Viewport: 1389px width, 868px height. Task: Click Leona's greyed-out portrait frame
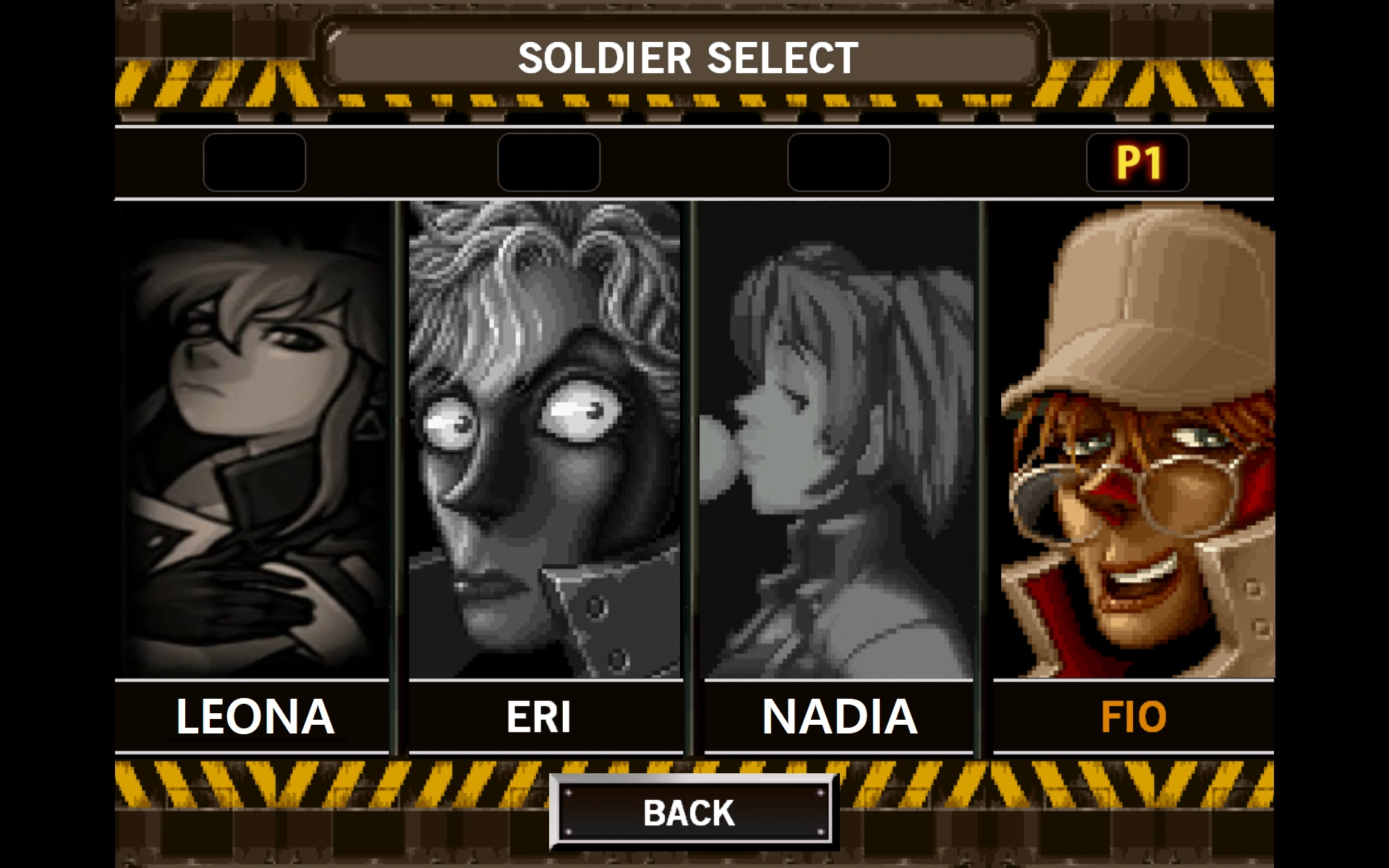257,441
